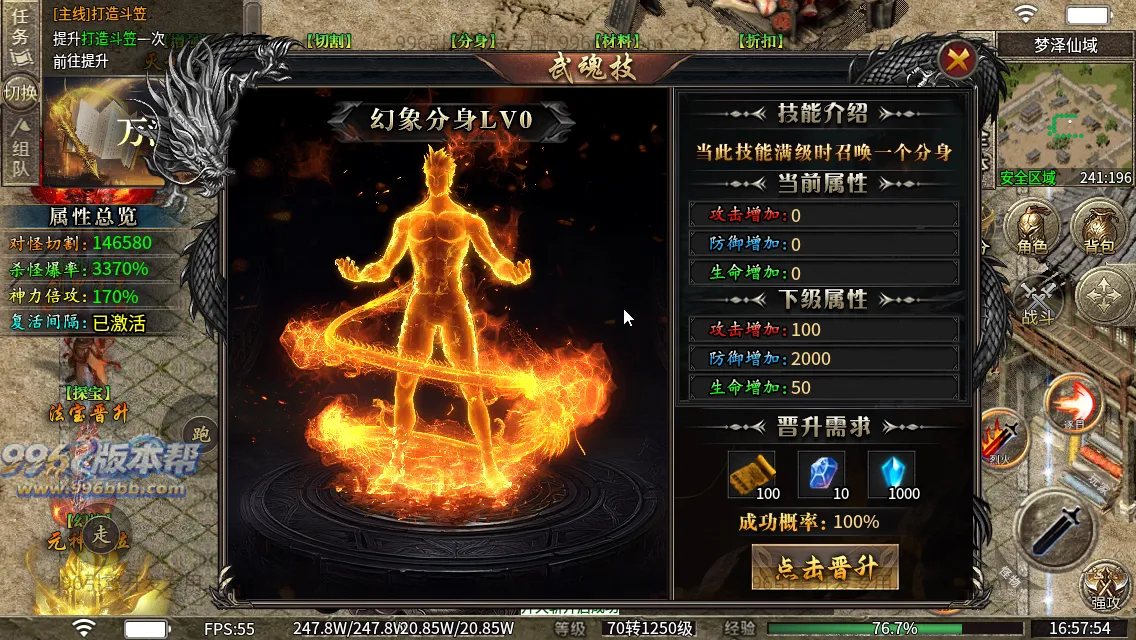Image resolution: width=1136 pixels, height=640 pixels.
Task: Open the 背包 backpack
Action: click(1098, 227)
